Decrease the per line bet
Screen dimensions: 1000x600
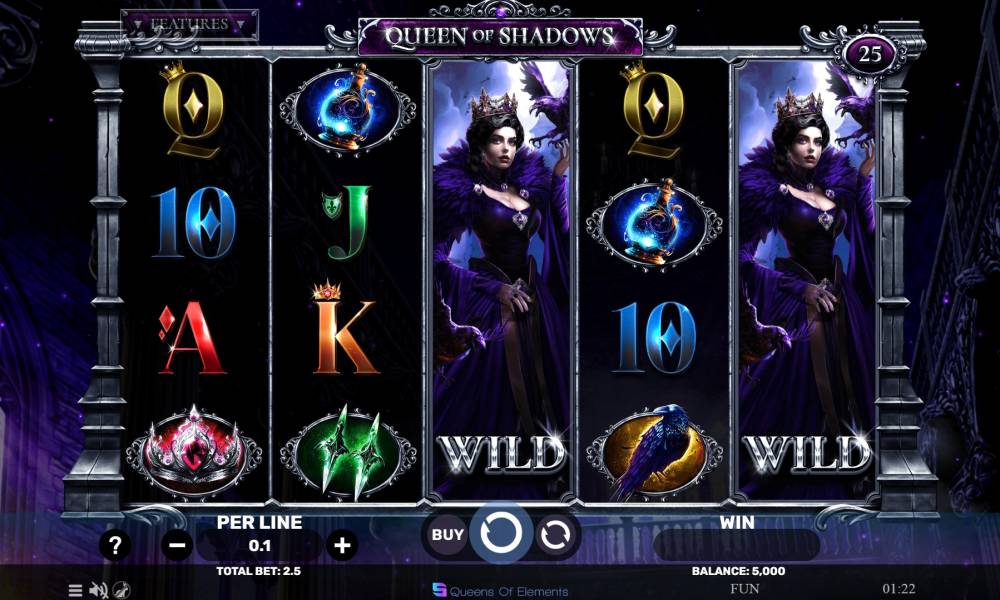coord(177,545)
